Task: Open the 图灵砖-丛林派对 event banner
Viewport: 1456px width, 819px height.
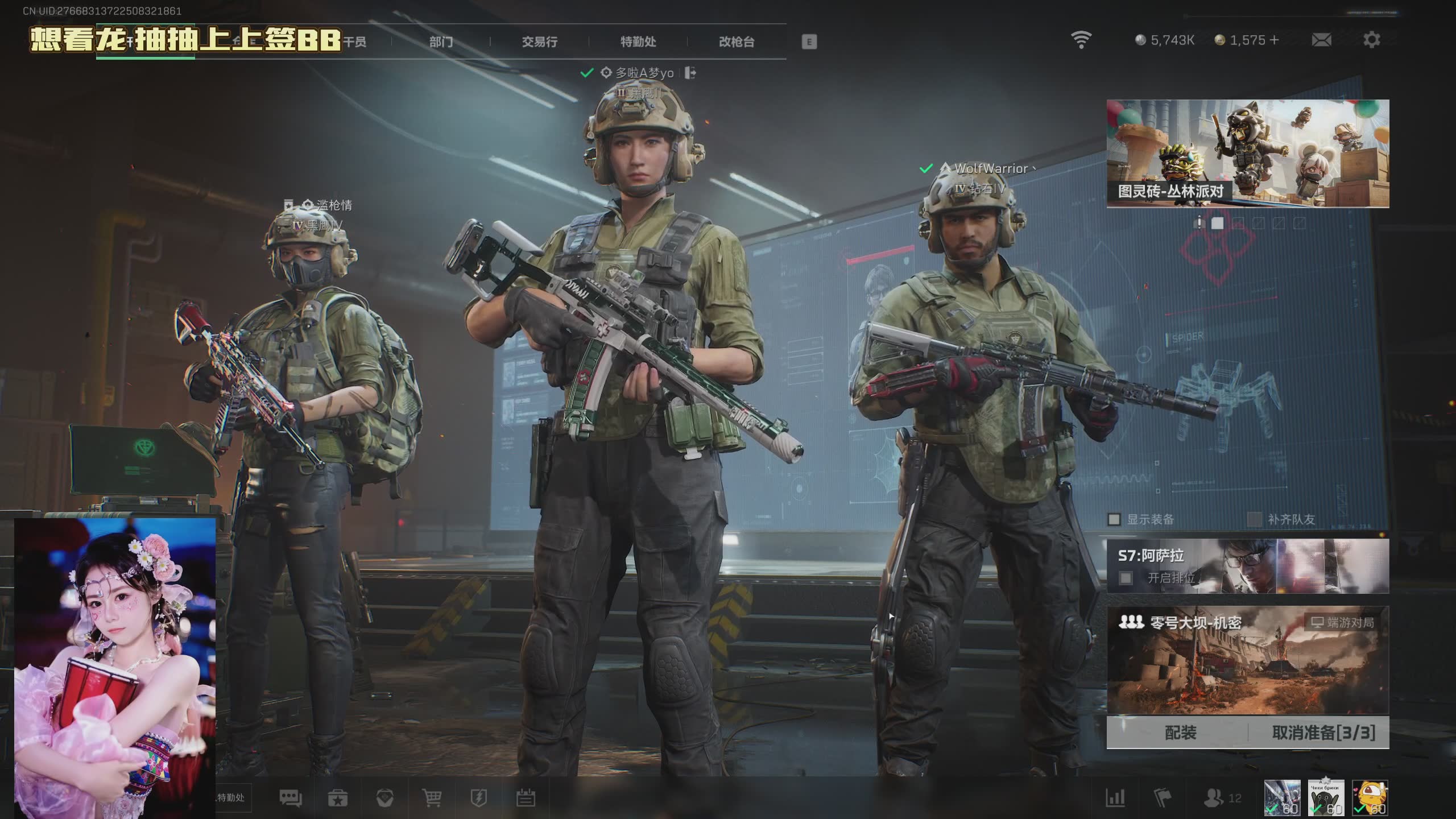Action: [x=1247, y=153]
